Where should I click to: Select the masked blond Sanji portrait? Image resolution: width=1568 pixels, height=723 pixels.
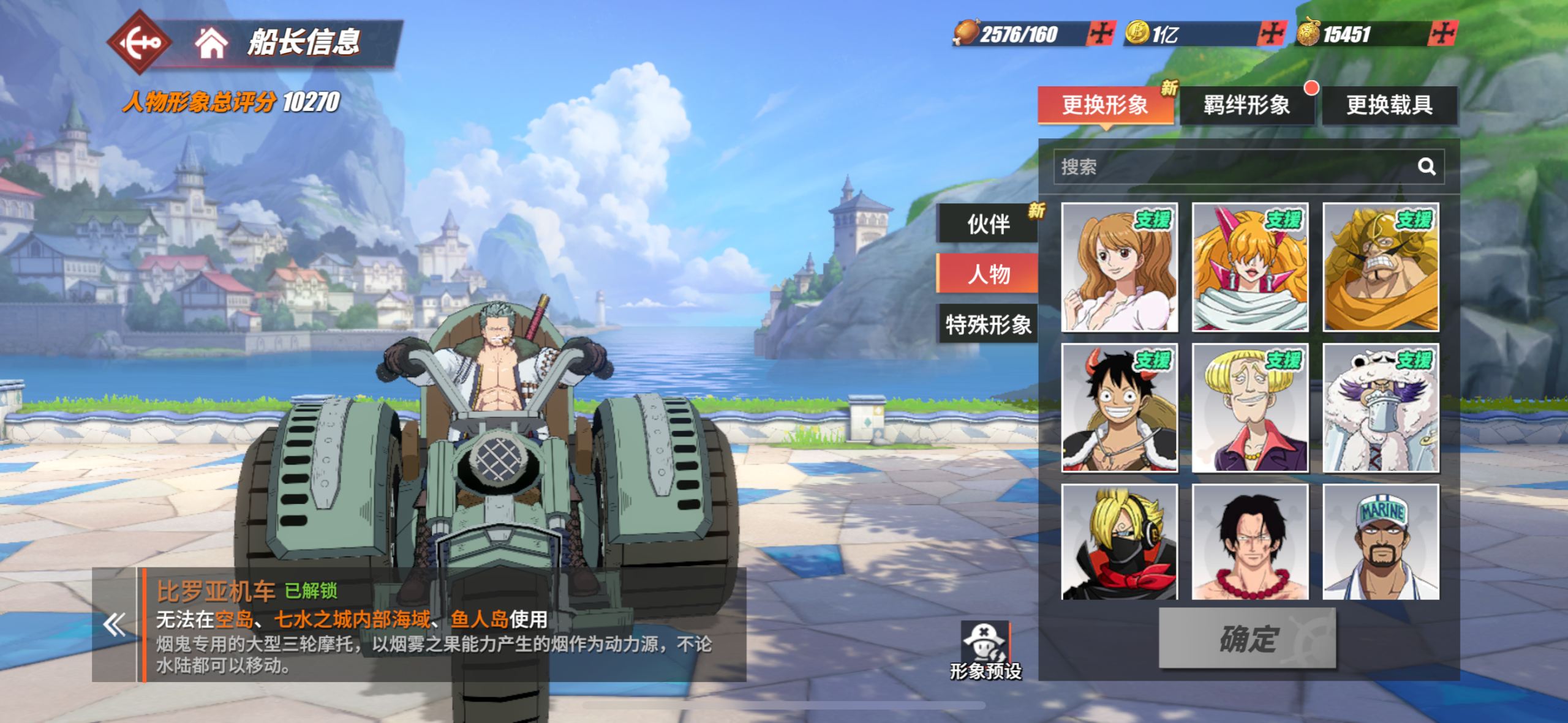click(1119, 542)
